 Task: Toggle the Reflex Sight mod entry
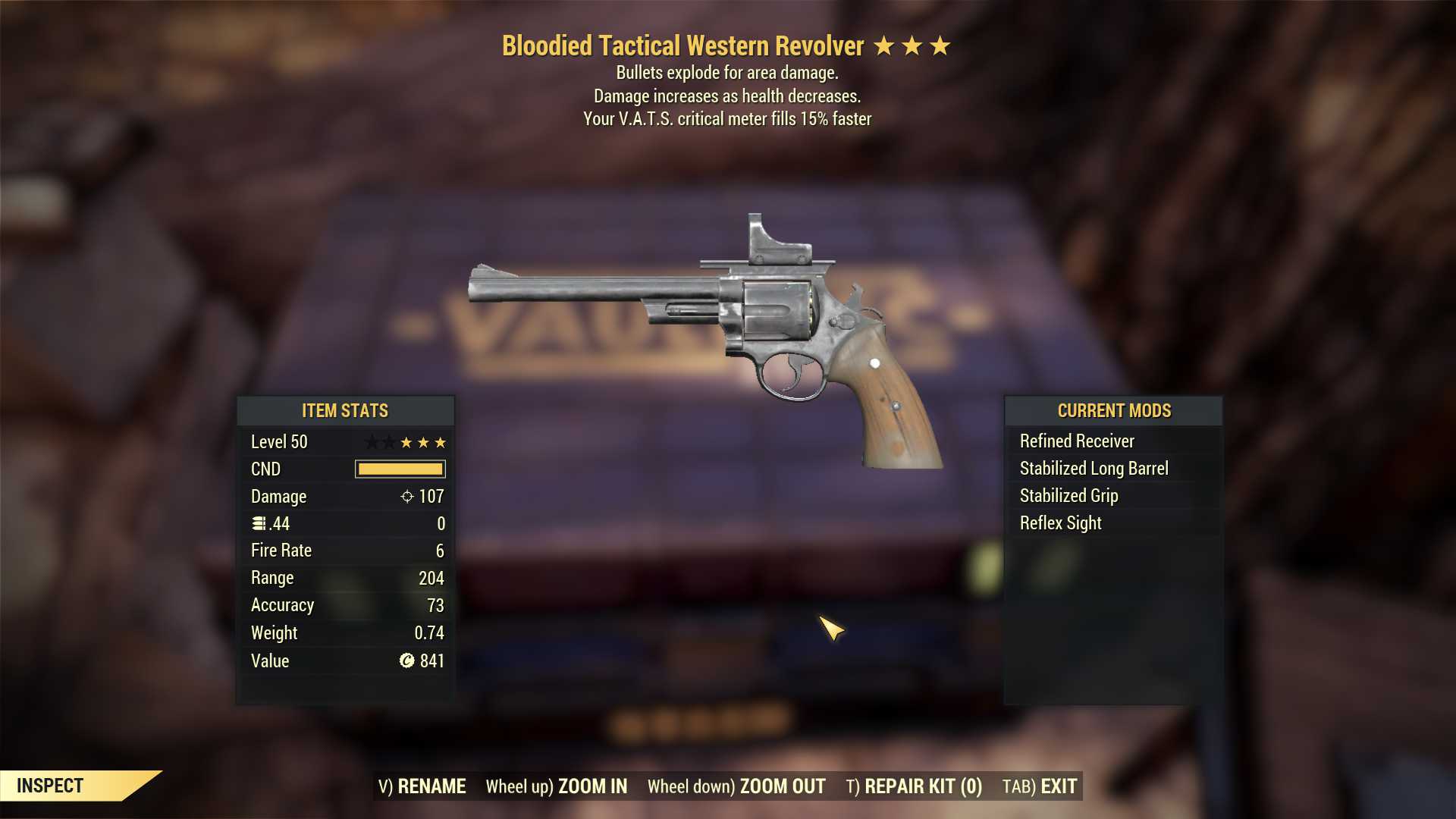click(1060, 522)
